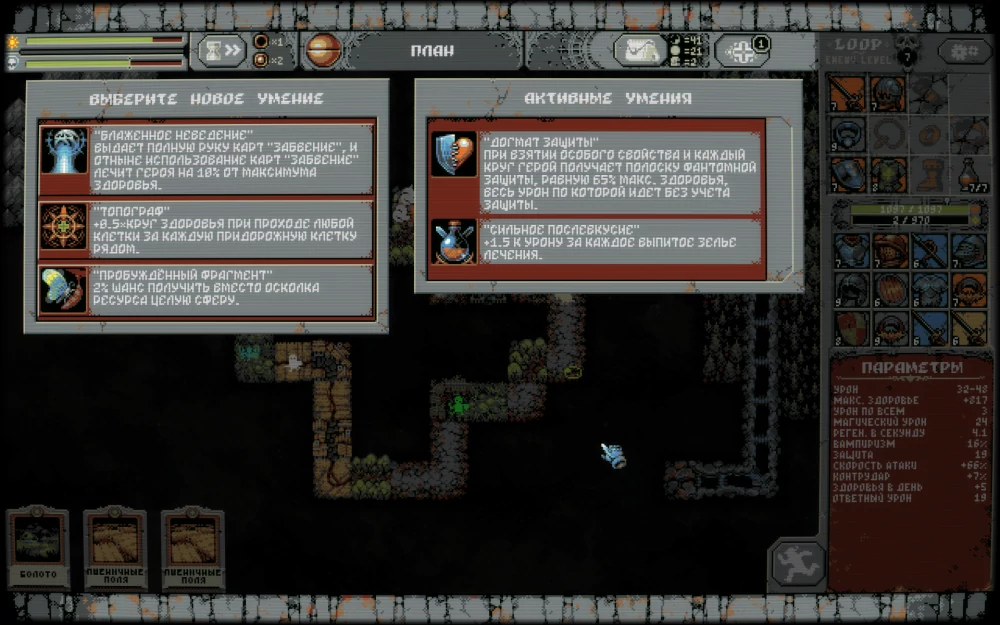This screenshot has width=1000, height=625.
Task: Select the dark level 9 helmet in inventory
Action: click(852, 290)
